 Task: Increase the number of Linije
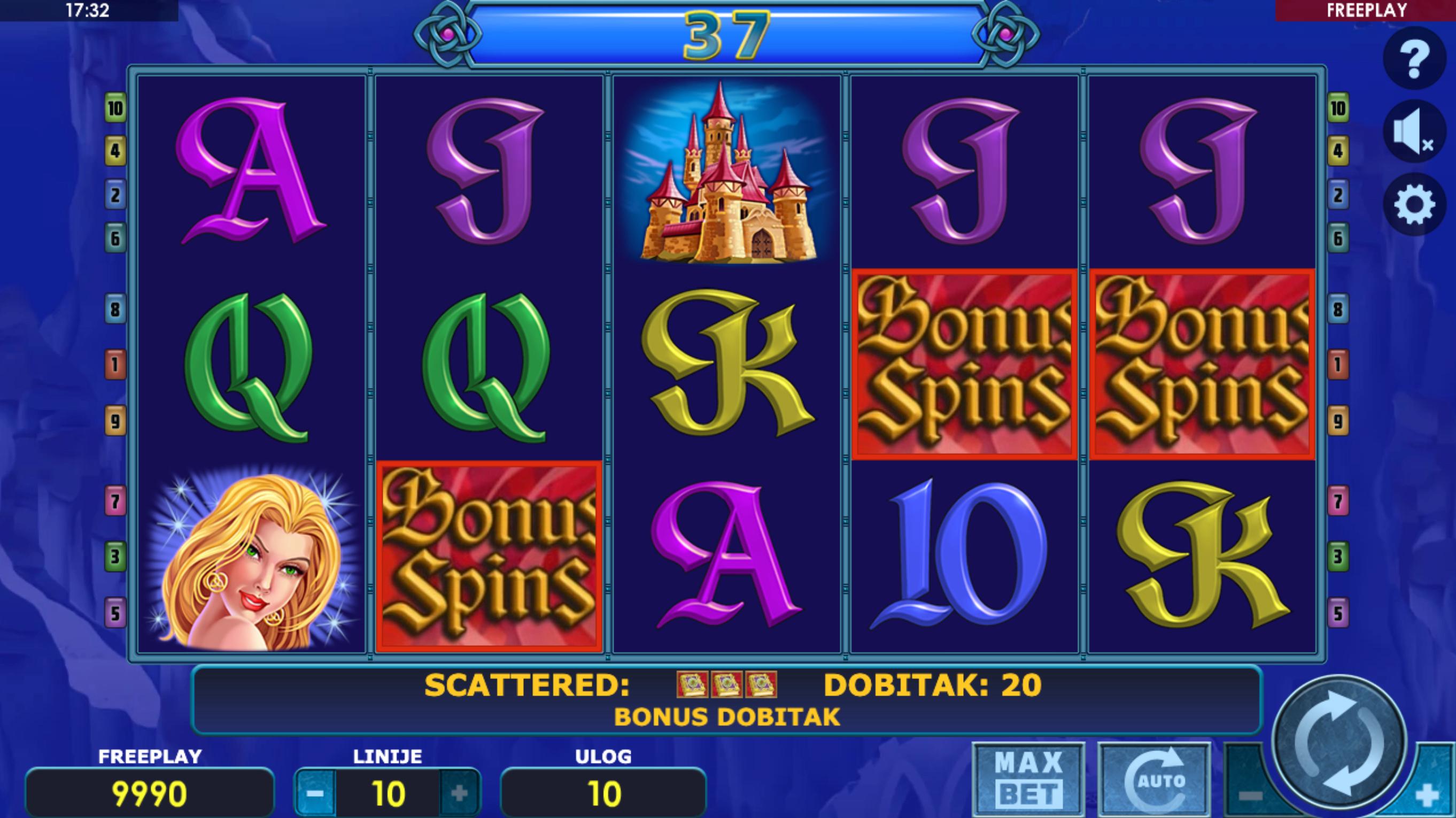pyautogui.click(x=459, y=794)
